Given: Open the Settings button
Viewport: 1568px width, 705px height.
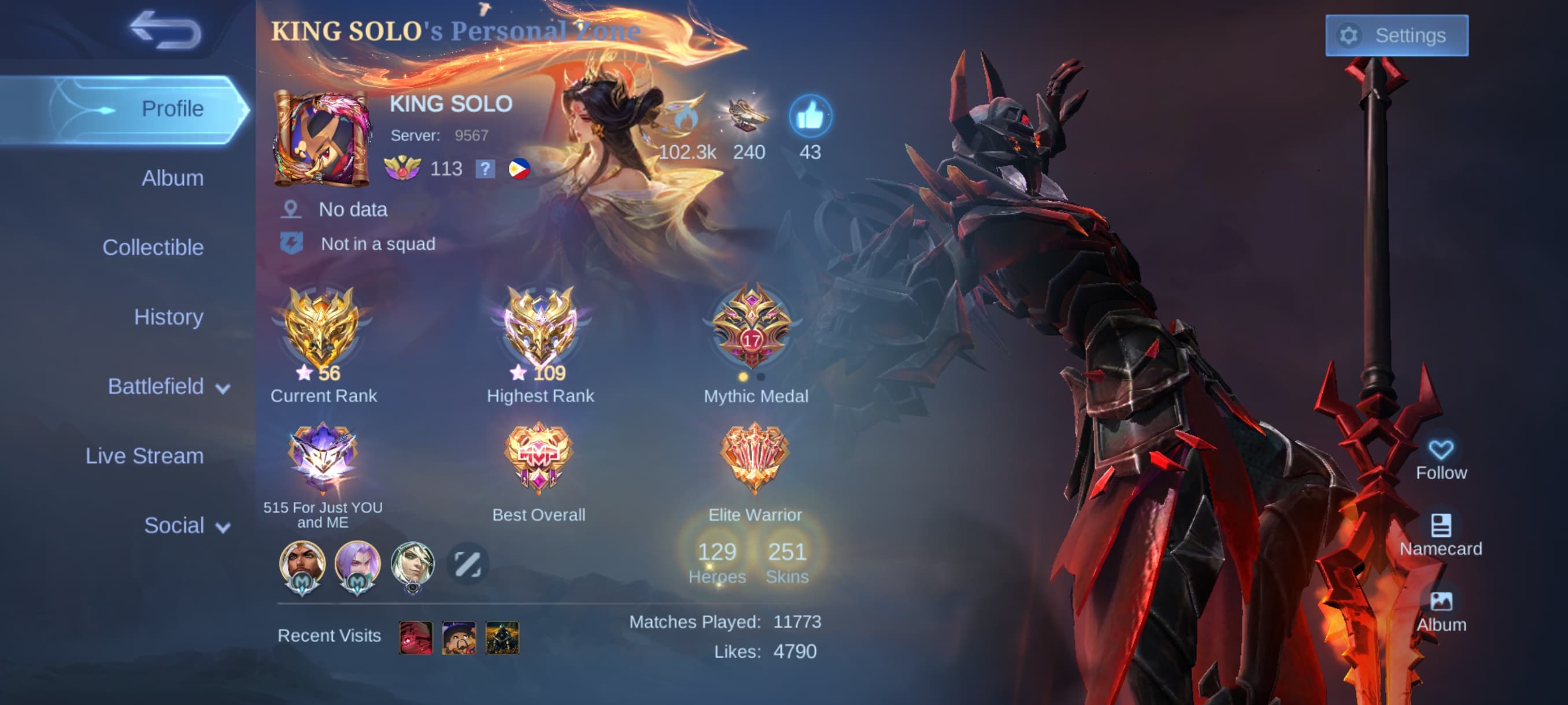Looking at the screenshot, I should coord(1396,35).
